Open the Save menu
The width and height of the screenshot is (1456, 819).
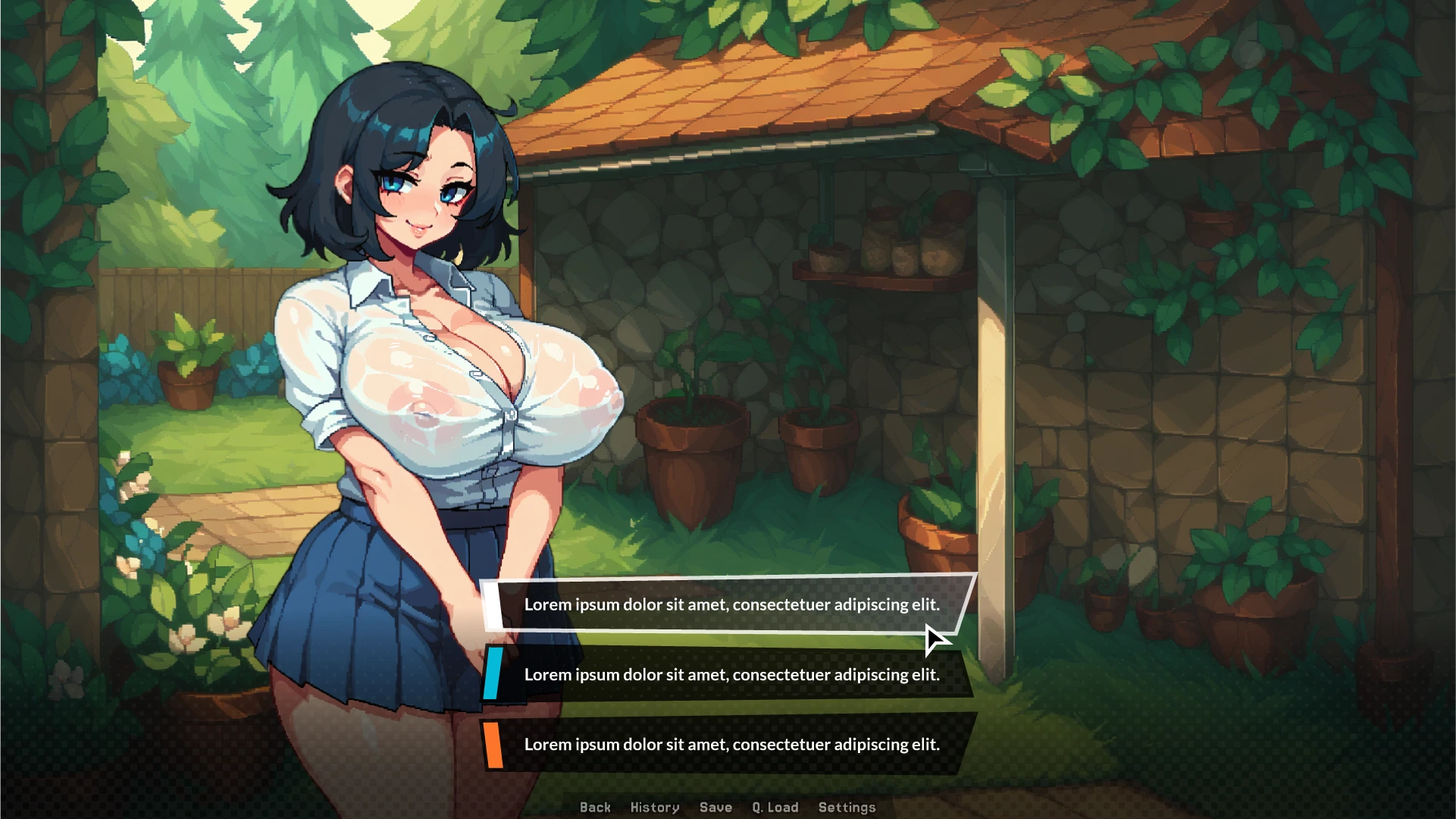(715, 807)
